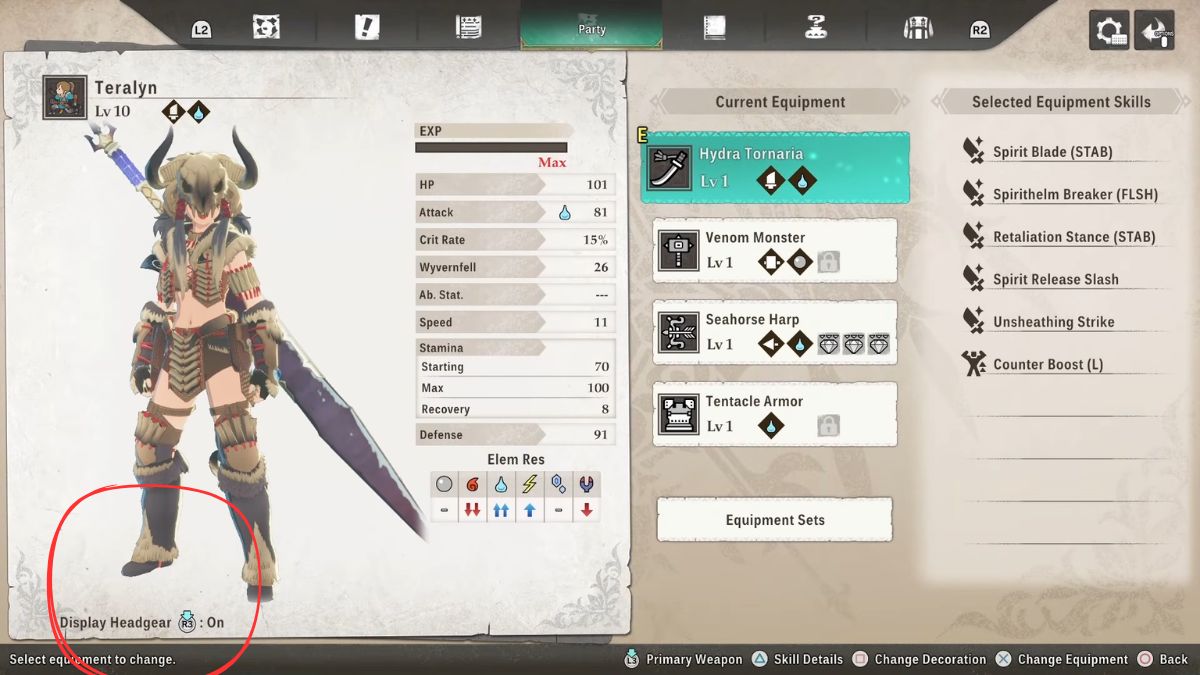The height and width of the screenshot is (675, 1200).
Task: Select the Hydra Tornaria primary weapon
Action: tap(775, 168)
